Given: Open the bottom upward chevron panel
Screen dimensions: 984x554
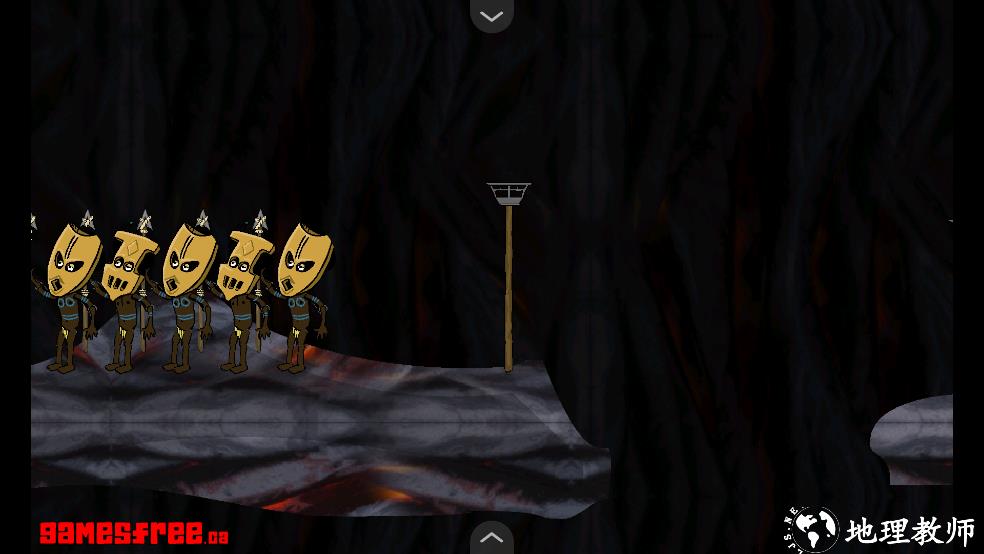Looking at the screenshot, I should coord(491,538).
